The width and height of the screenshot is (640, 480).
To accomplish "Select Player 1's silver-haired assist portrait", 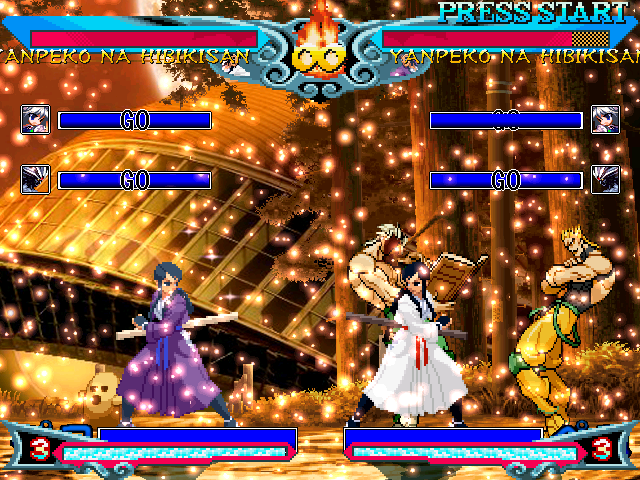I will [x=35, y=120].
